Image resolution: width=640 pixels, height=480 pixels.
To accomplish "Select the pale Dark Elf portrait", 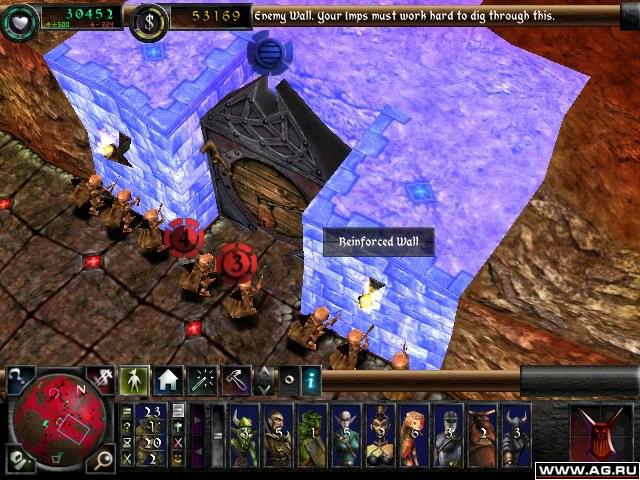I will coord(346,437).
